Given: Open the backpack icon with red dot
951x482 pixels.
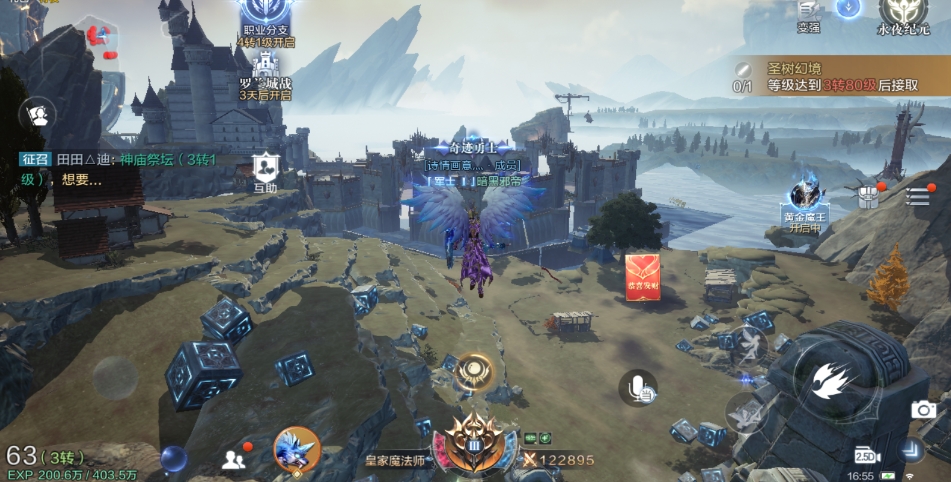Looking at the screenshot, I should click(868, 195).
